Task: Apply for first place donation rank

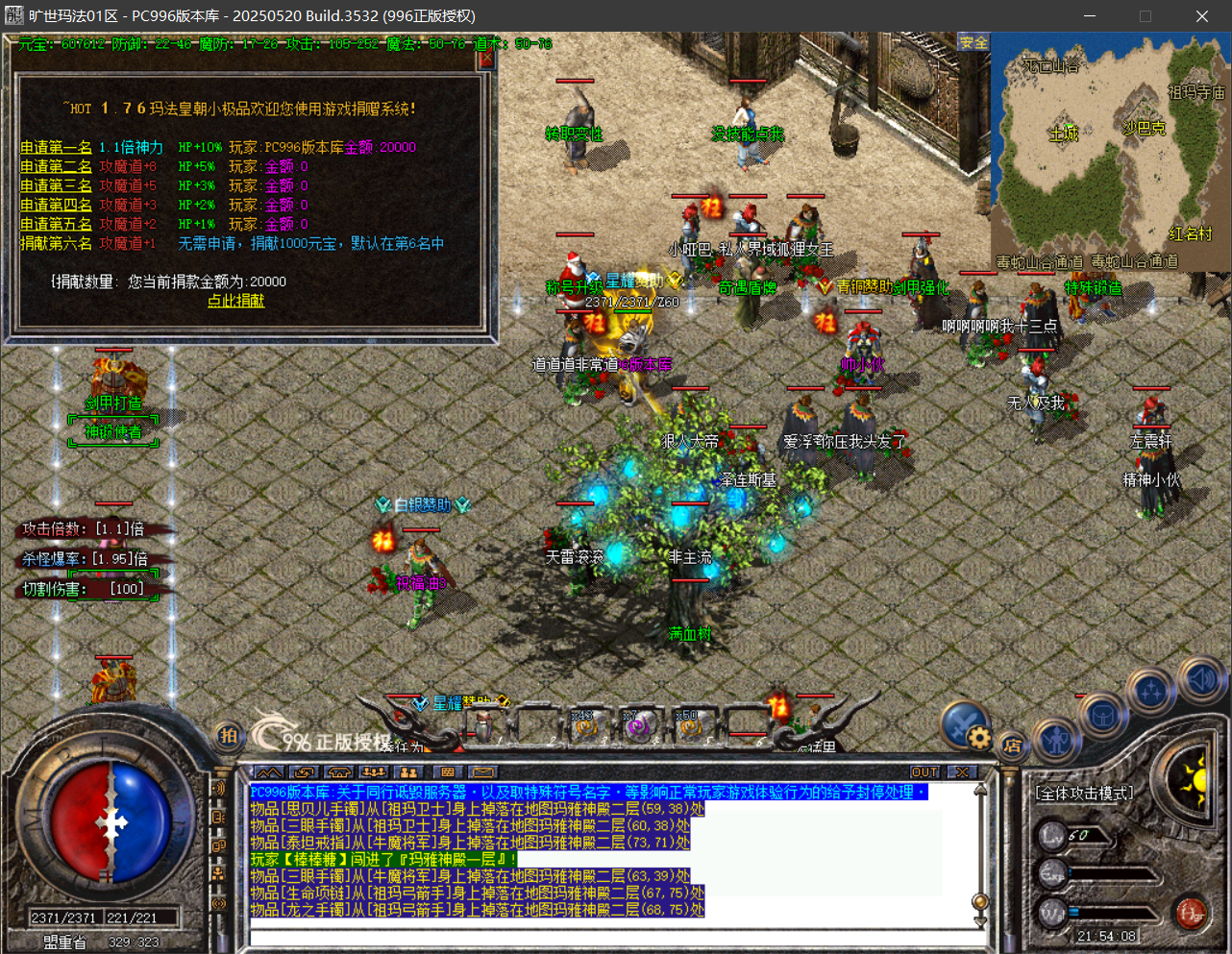Action: (56, 147)
